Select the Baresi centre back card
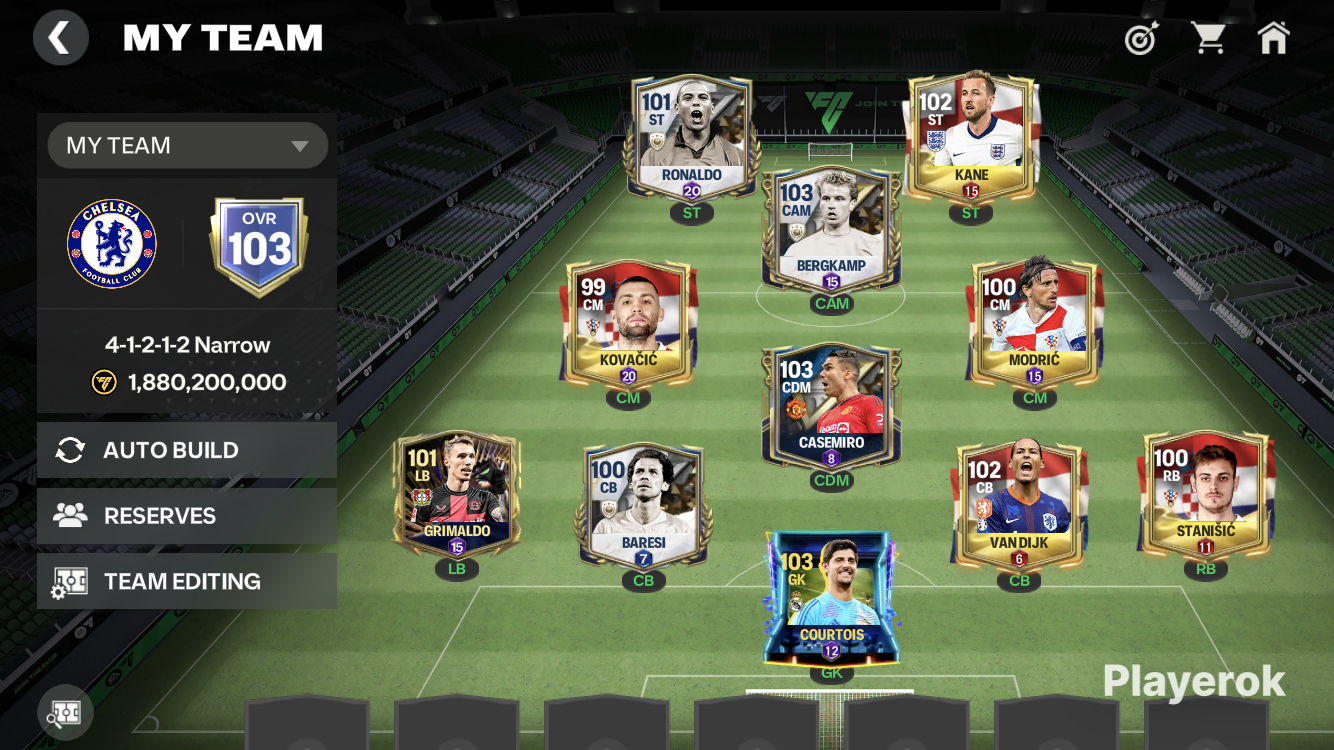This screenshot has height=750, width=1334. (643, 507)
